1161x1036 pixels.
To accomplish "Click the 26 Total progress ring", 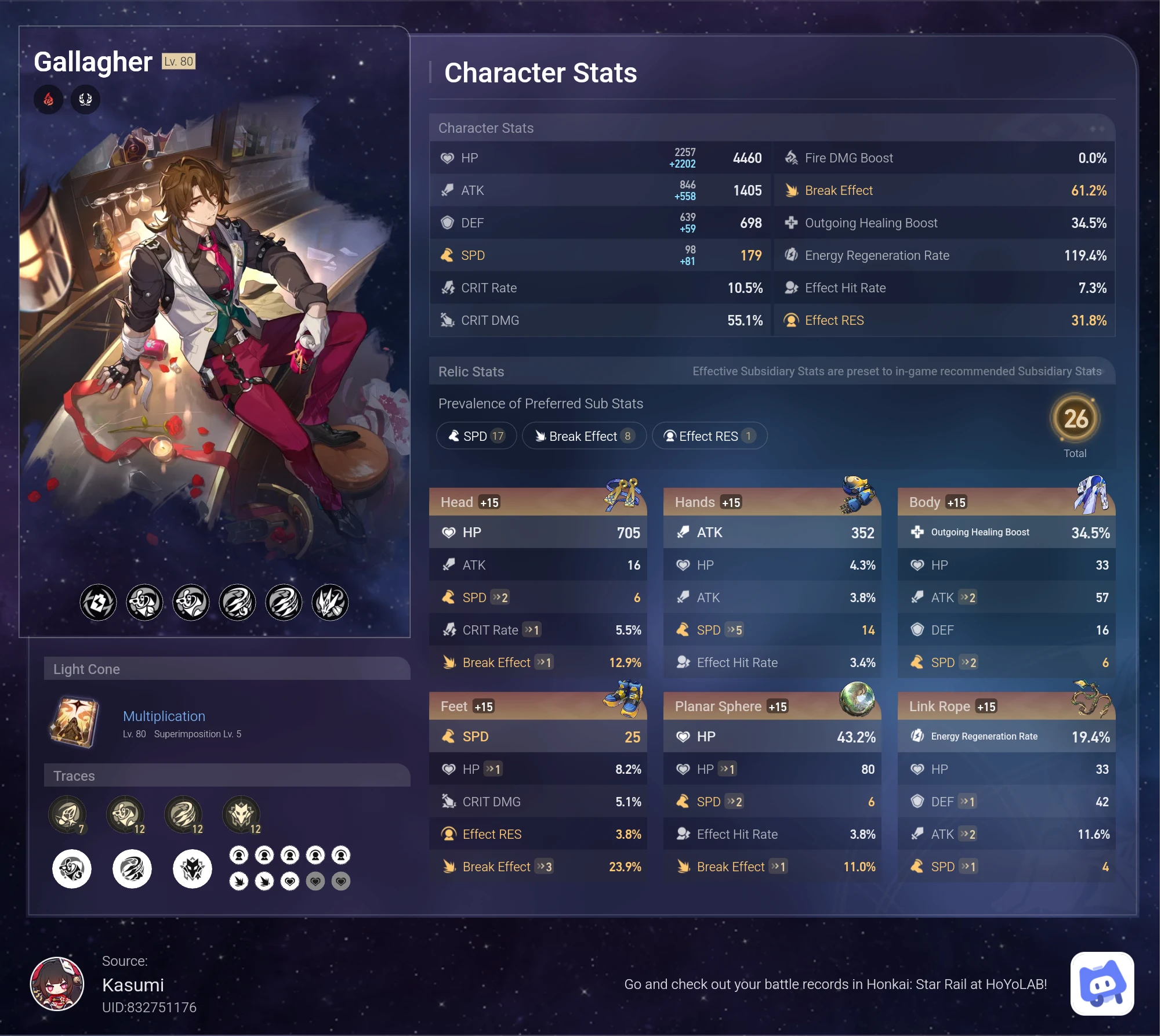I will pos(1075,416).
